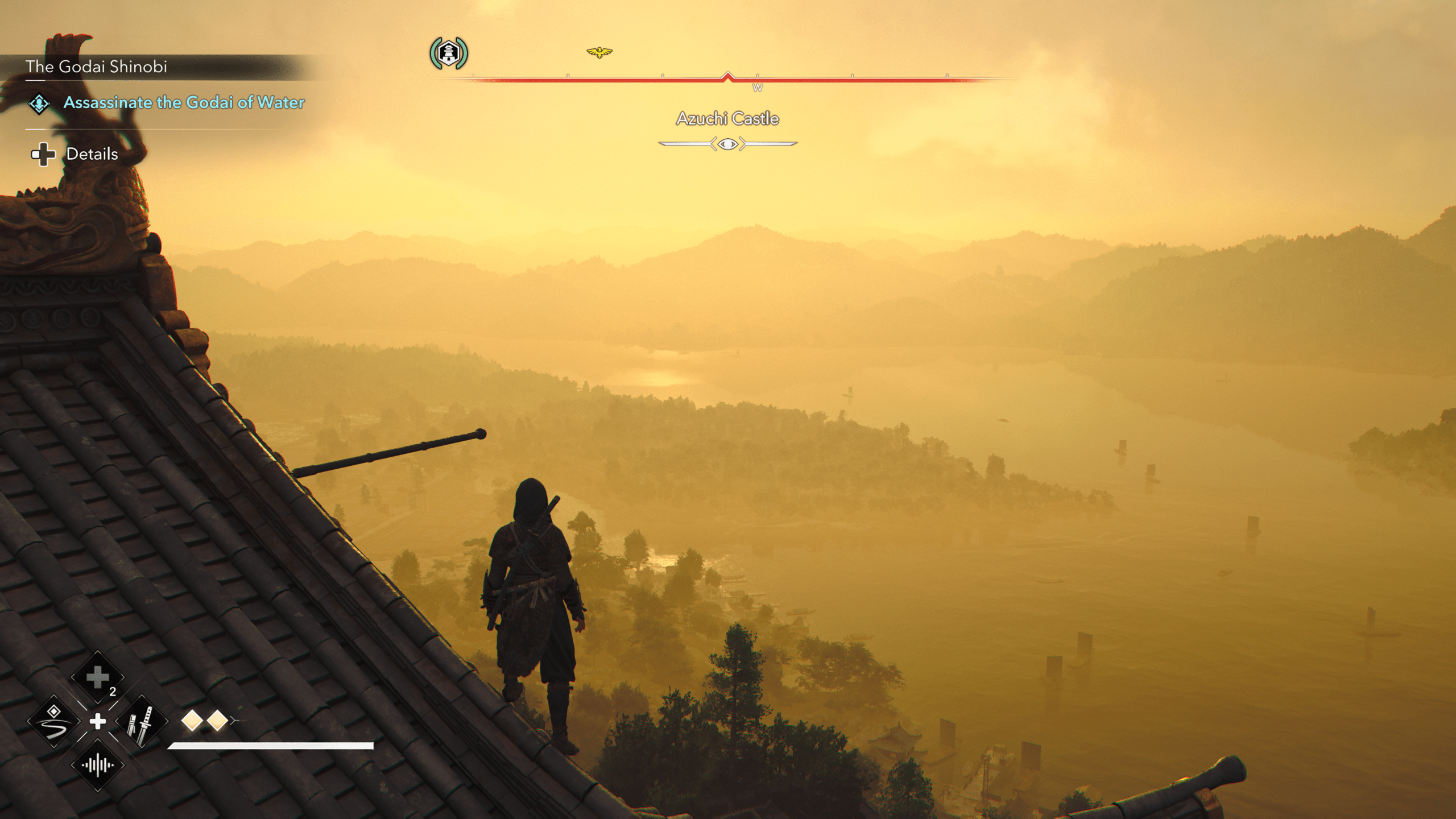Select the Godai Shinobi quest title
This screenshot has height=819, width=1456.
96,67
